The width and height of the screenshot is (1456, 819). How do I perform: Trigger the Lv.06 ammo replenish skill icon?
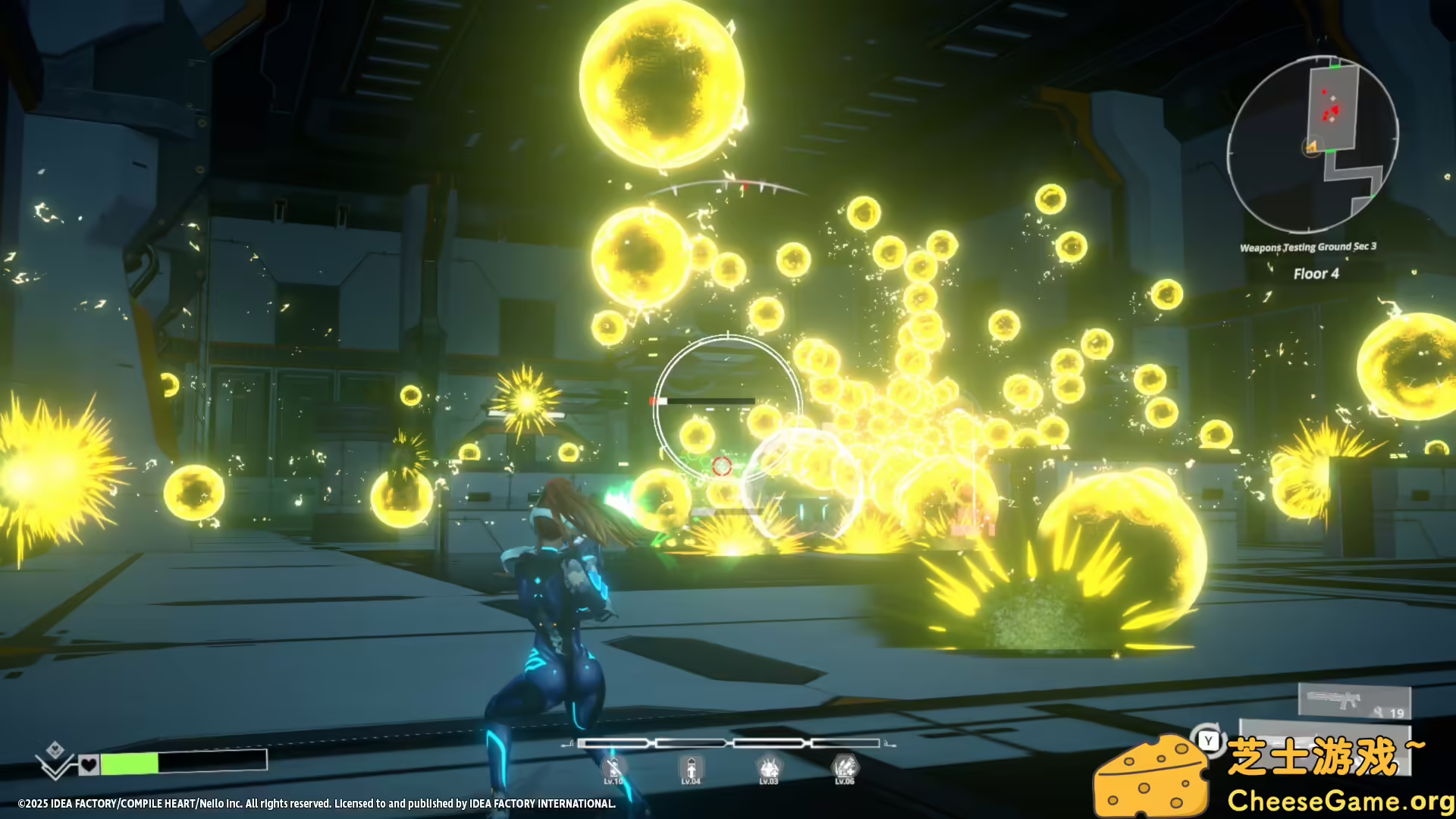[x=846, y=767]
